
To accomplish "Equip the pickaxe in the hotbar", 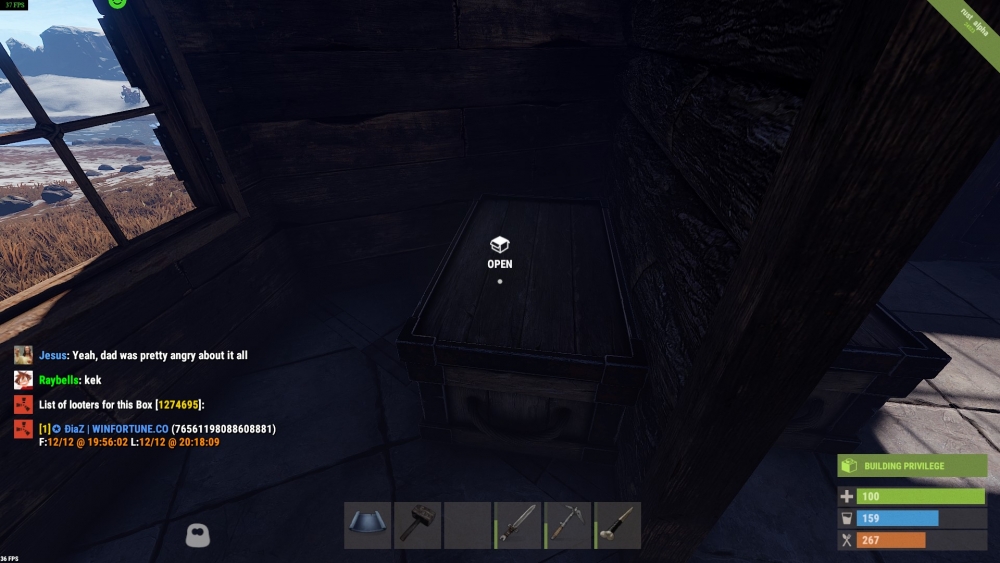I will click(x=568, y=525).
